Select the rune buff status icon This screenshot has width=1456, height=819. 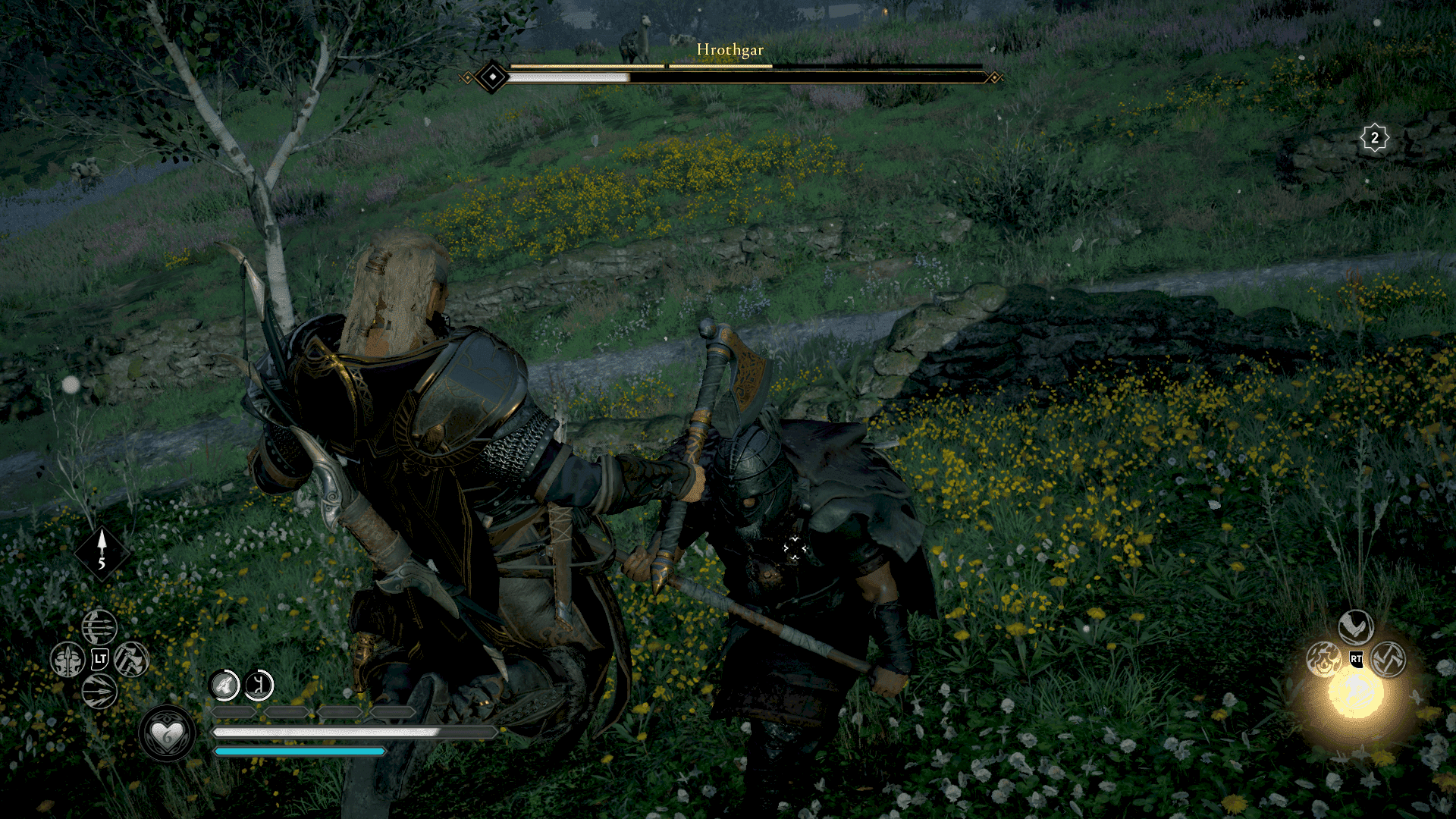coord(259,686)
